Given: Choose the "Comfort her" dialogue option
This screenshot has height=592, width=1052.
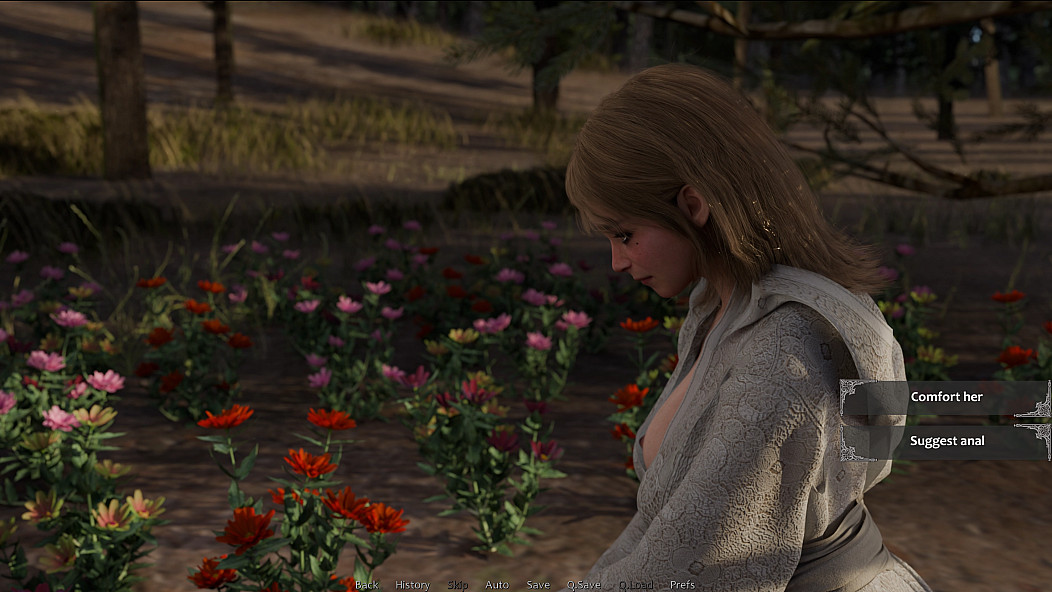Looking at the screenshot, I should click(x=946, y=397).
